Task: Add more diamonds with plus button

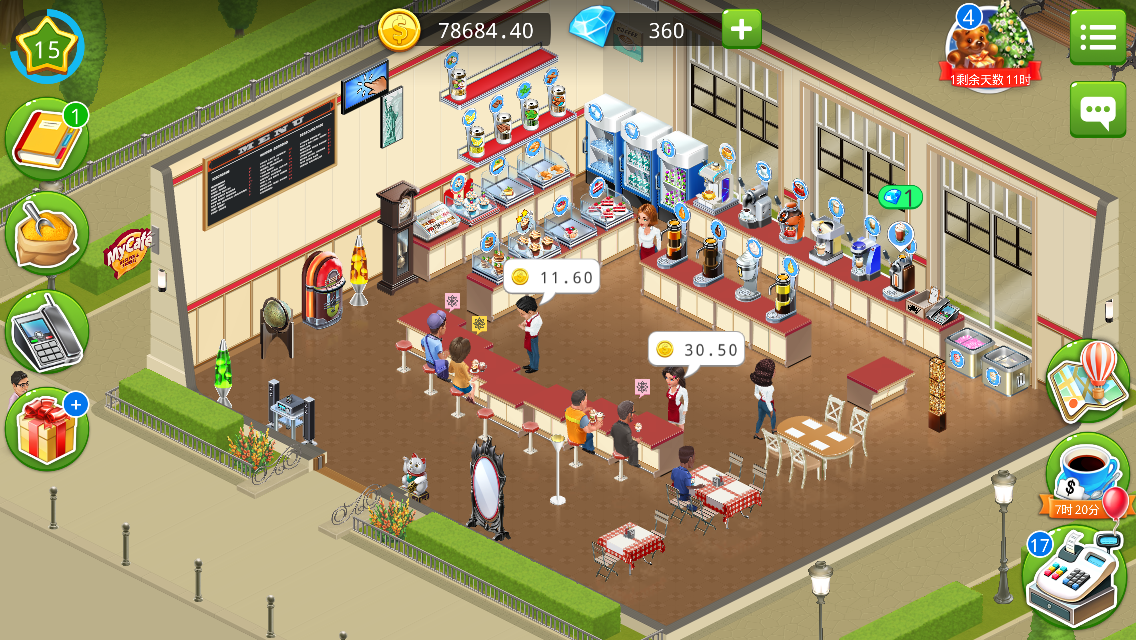Action: 741,30
